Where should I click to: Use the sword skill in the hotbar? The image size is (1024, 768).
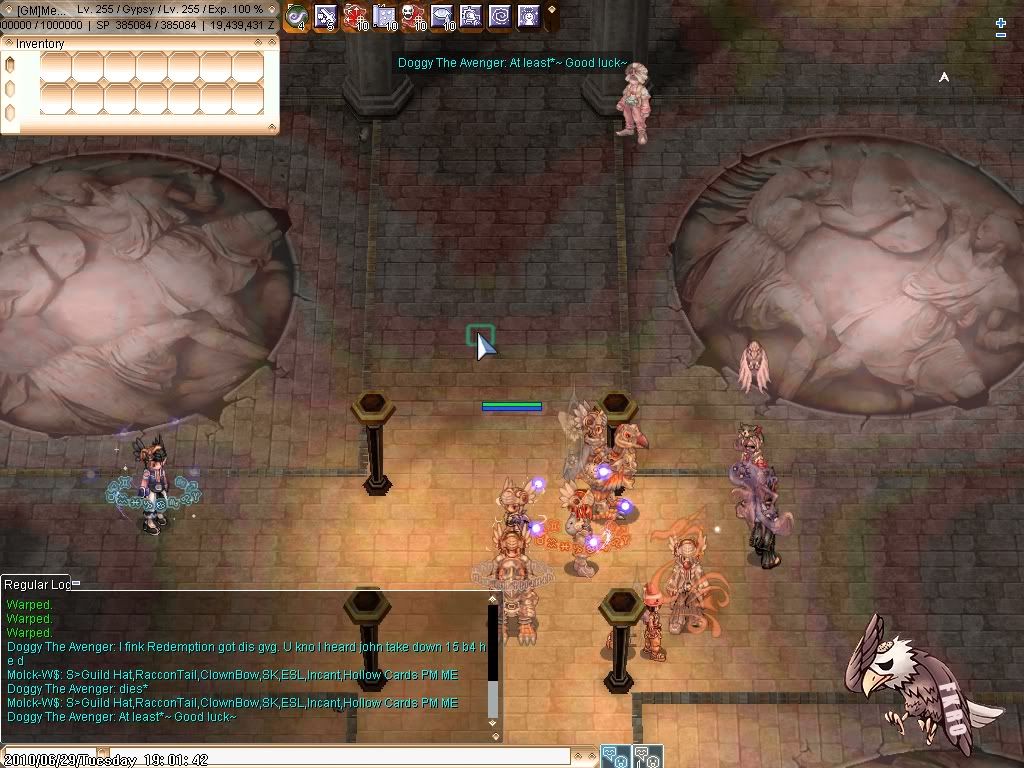coord(326,16)
